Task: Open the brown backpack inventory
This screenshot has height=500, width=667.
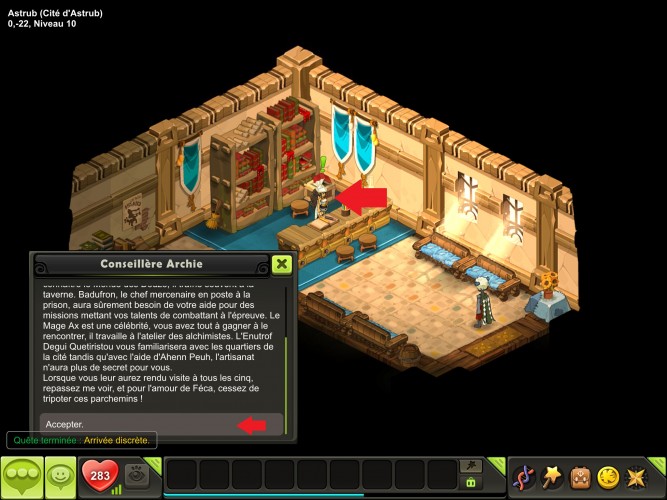Action: click(579, 477)
